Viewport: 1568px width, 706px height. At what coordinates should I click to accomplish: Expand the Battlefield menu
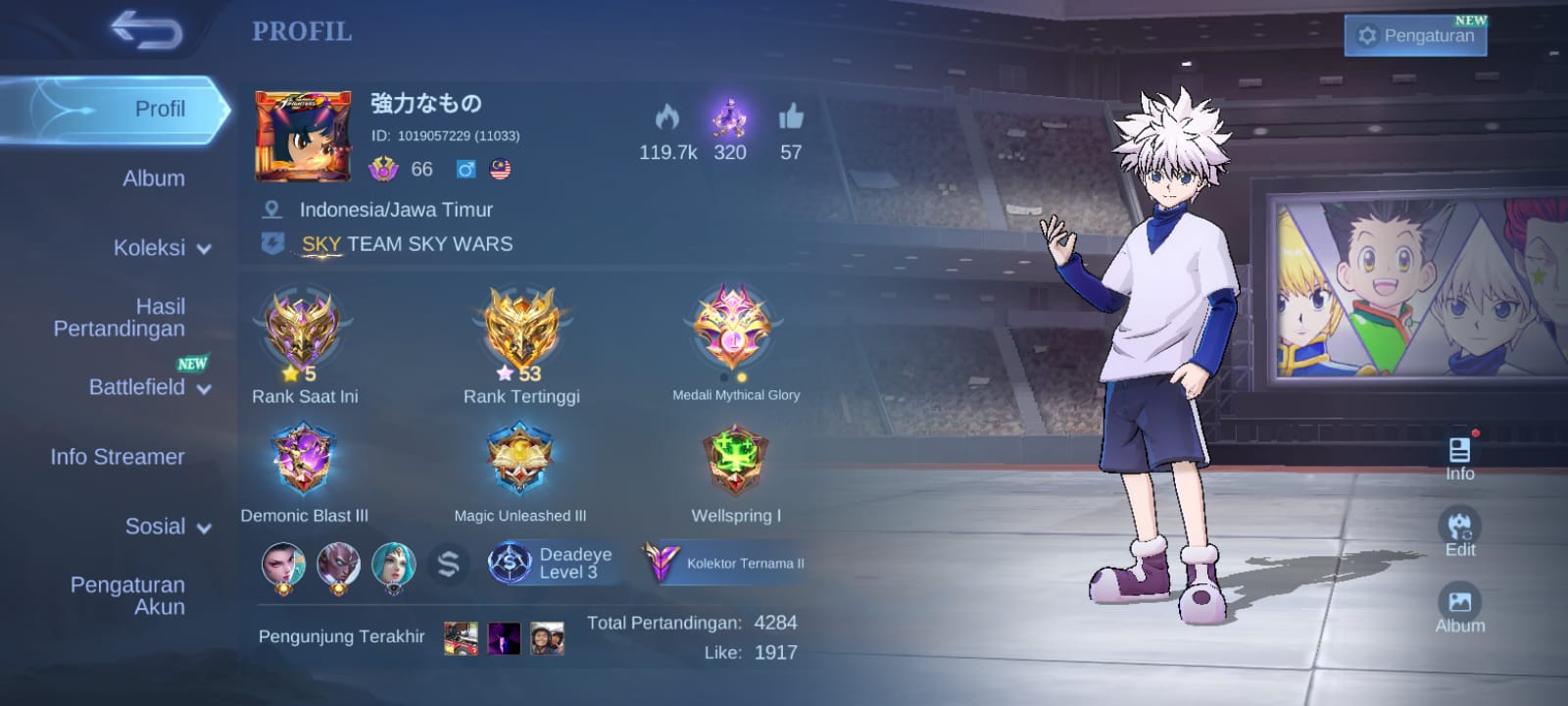149,387
